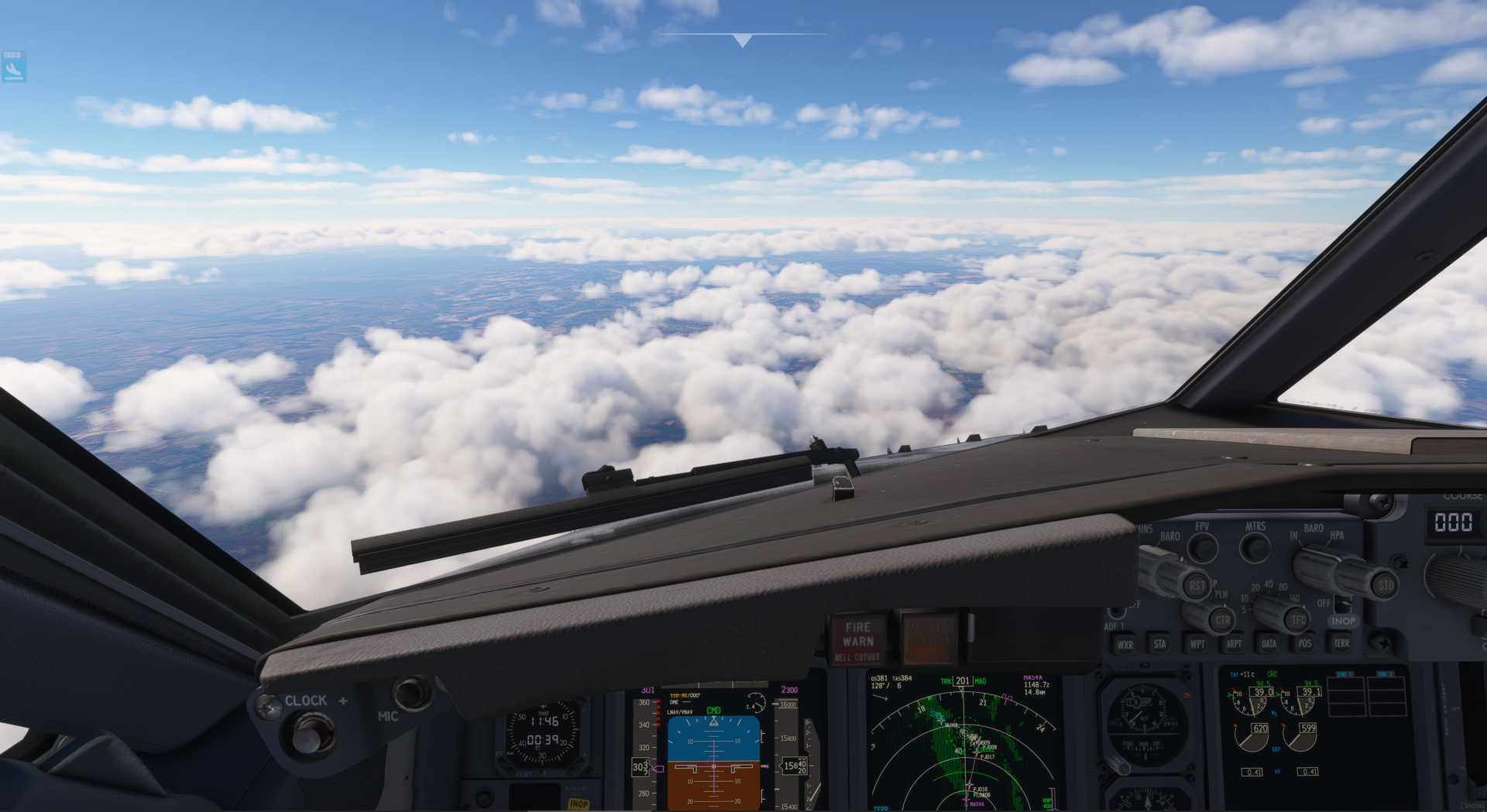Open the GEES landing overlay icon
This screenshot has height=812, width=1487.
click(13, 68)
